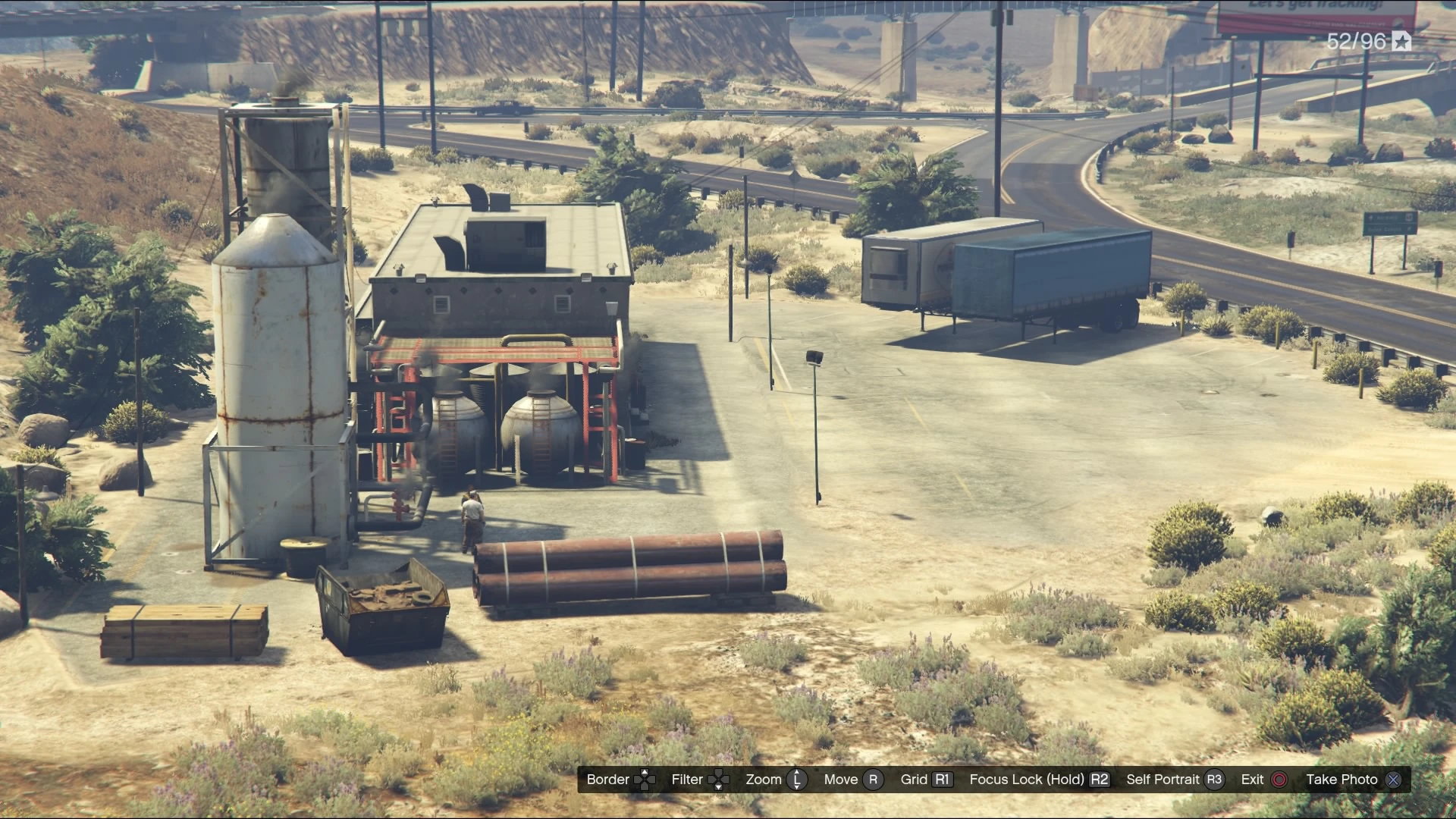Select the Filter menu label

point(686,780)
